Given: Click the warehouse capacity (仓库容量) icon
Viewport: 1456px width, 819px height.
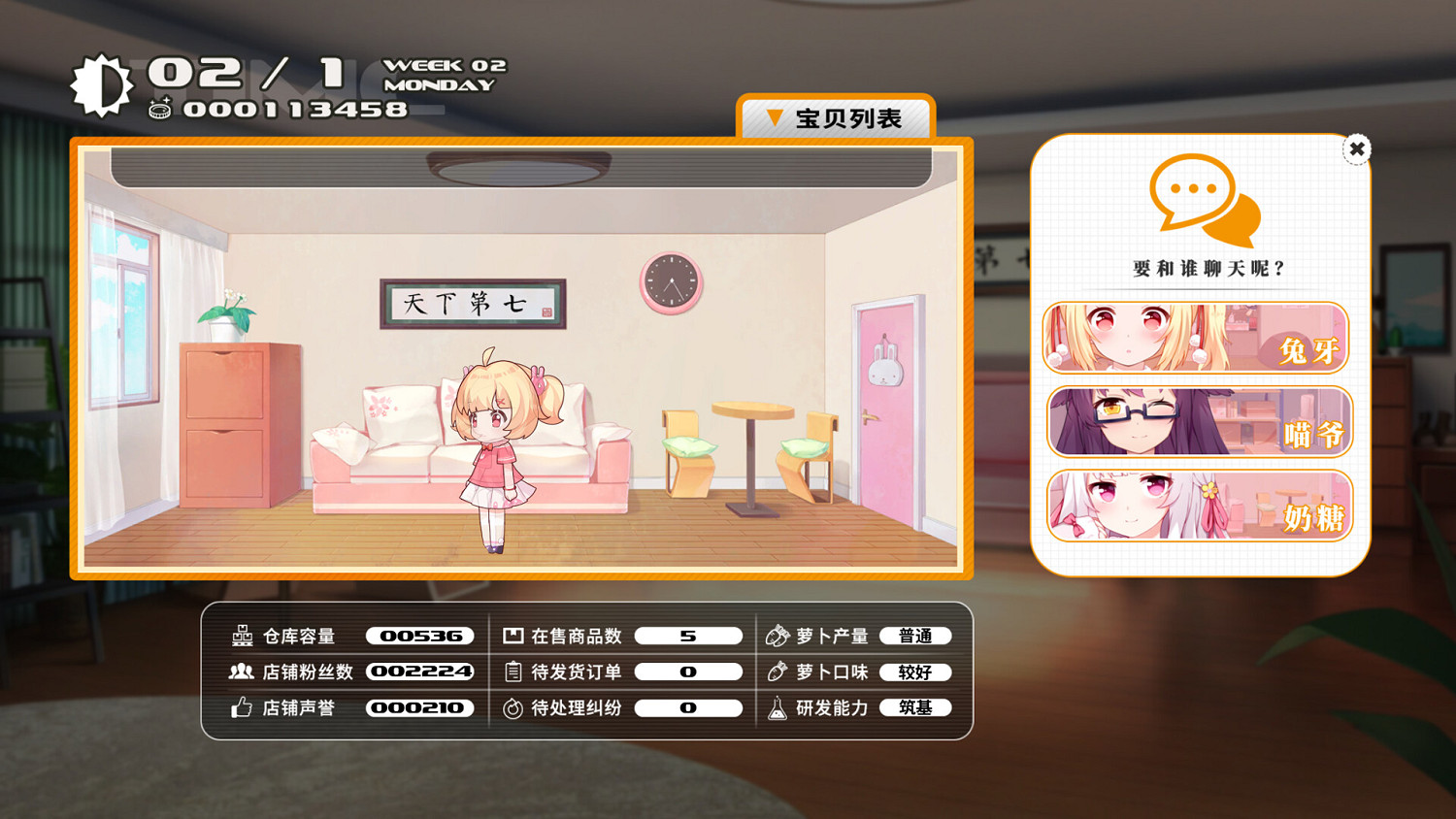Looking at the screenshot, I should 241,636.
